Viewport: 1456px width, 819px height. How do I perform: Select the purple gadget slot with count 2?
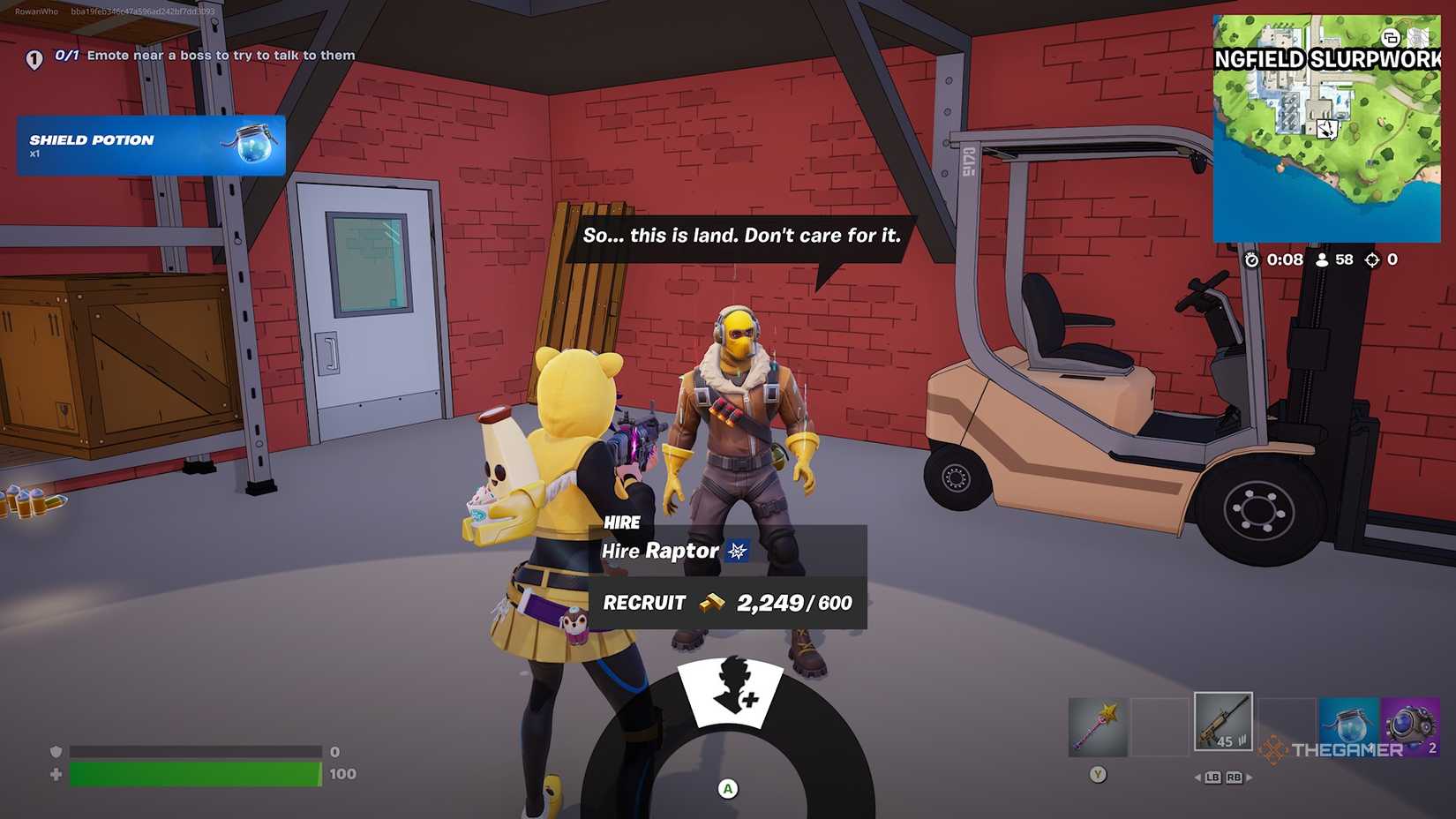[1411, 724]
